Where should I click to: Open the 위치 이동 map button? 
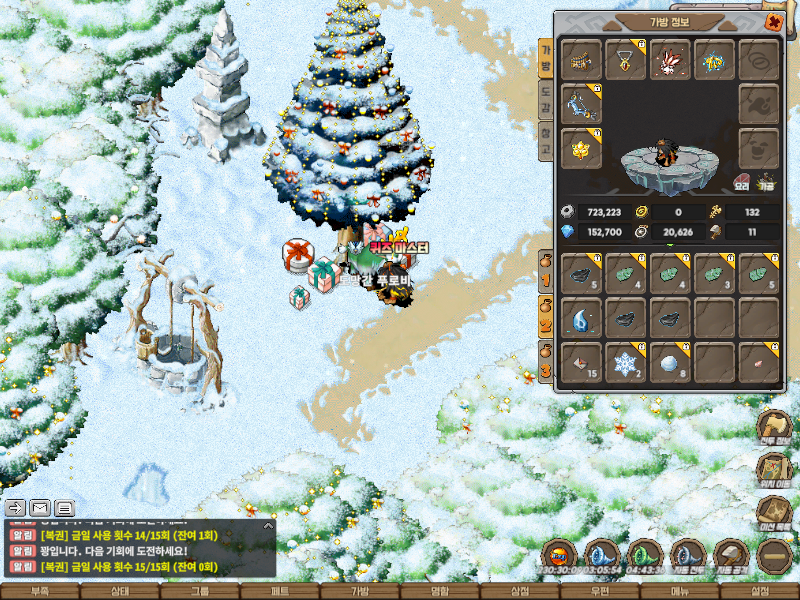[775, 470]
